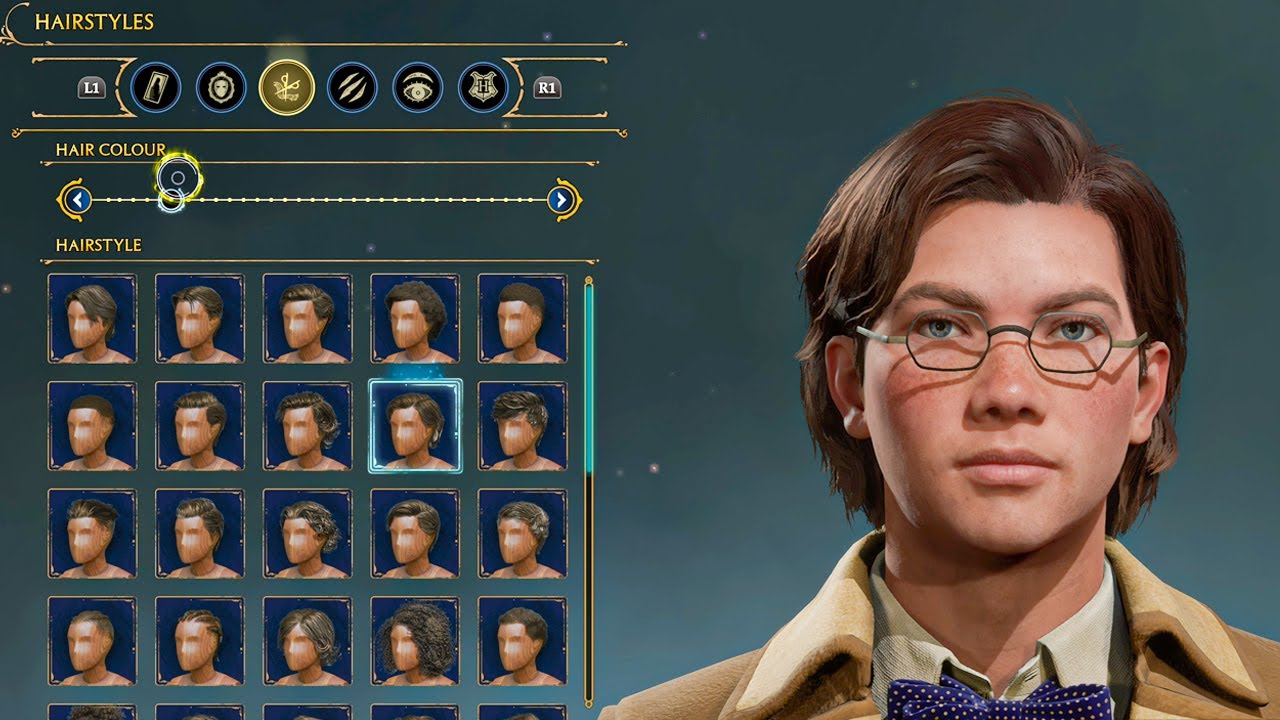Switch to the face mask tab
The height and width of the screenshot is (720, 1280).
(x=221, y=88)
